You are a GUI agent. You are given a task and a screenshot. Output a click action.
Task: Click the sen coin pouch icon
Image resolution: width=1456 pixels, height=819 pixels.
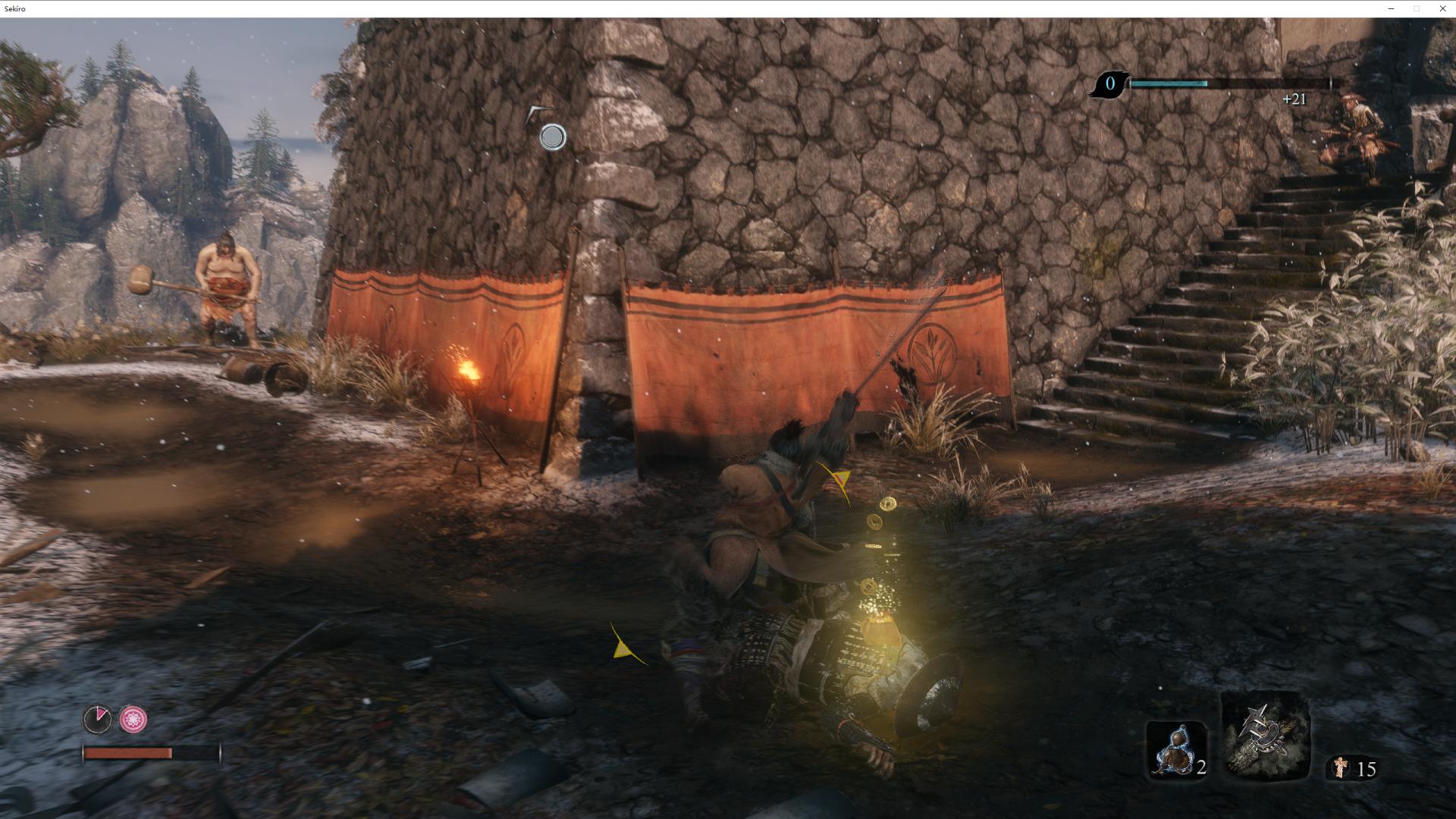pos(1109,84)
